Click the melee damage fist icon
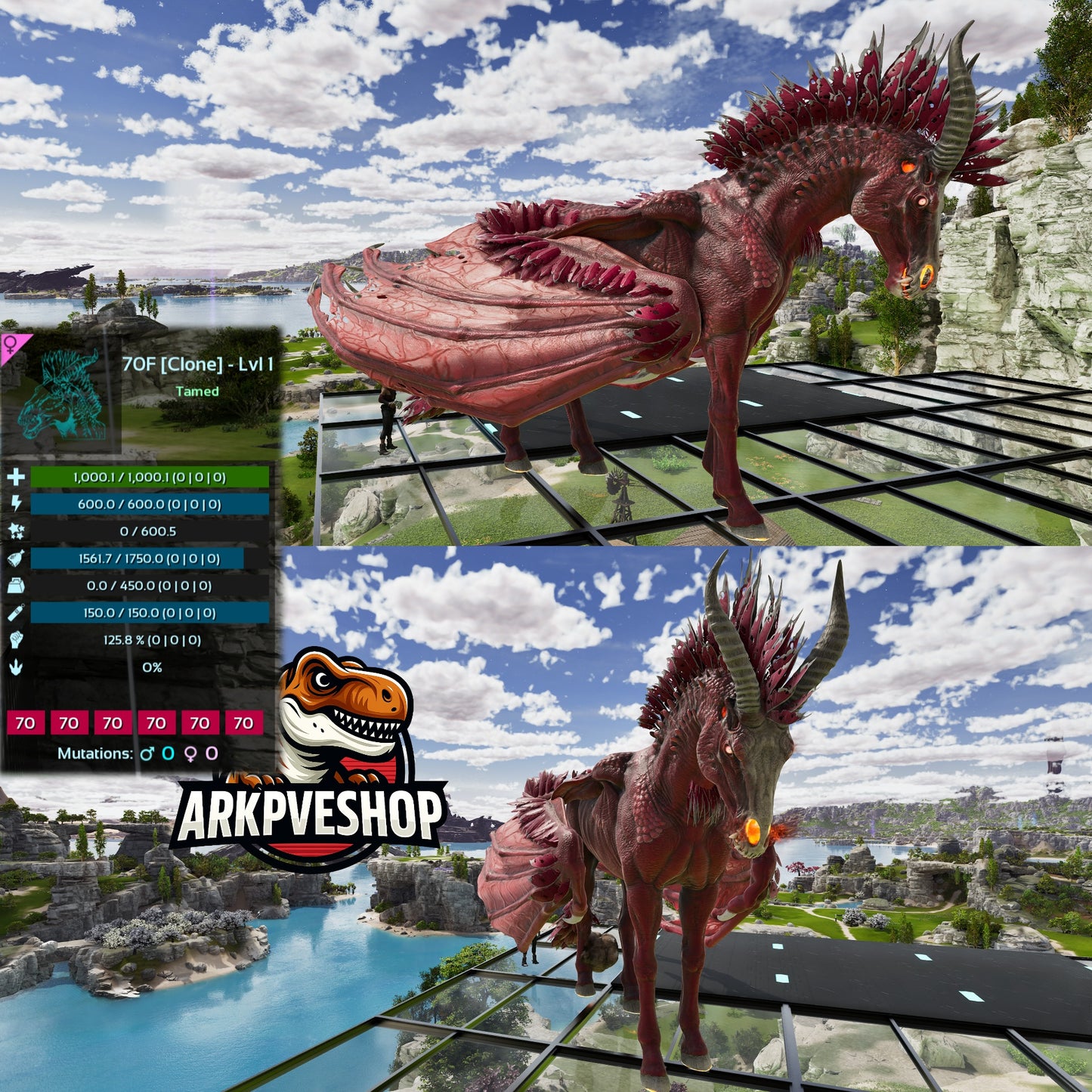 pos(16,640)
